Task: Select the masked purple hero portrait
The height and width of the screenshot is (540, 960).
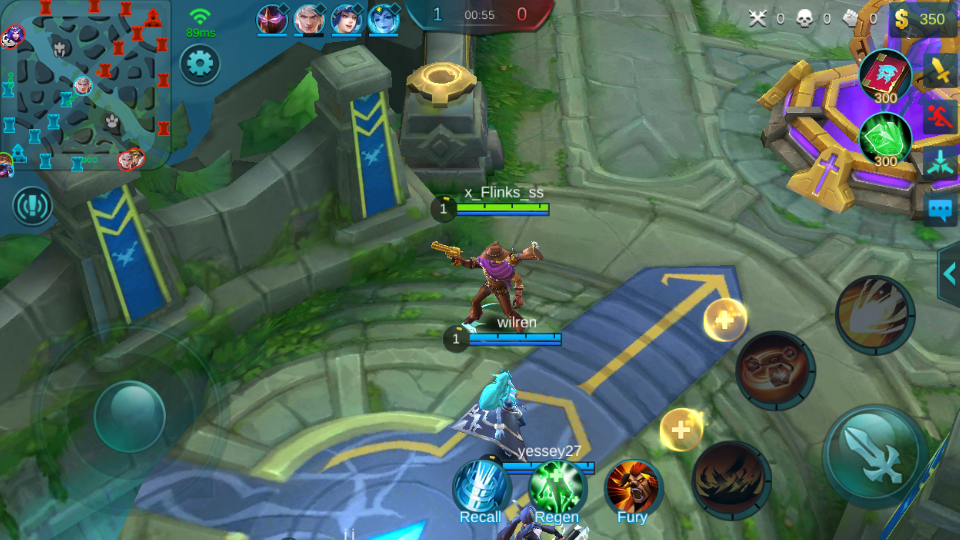Action: [272, 19]
